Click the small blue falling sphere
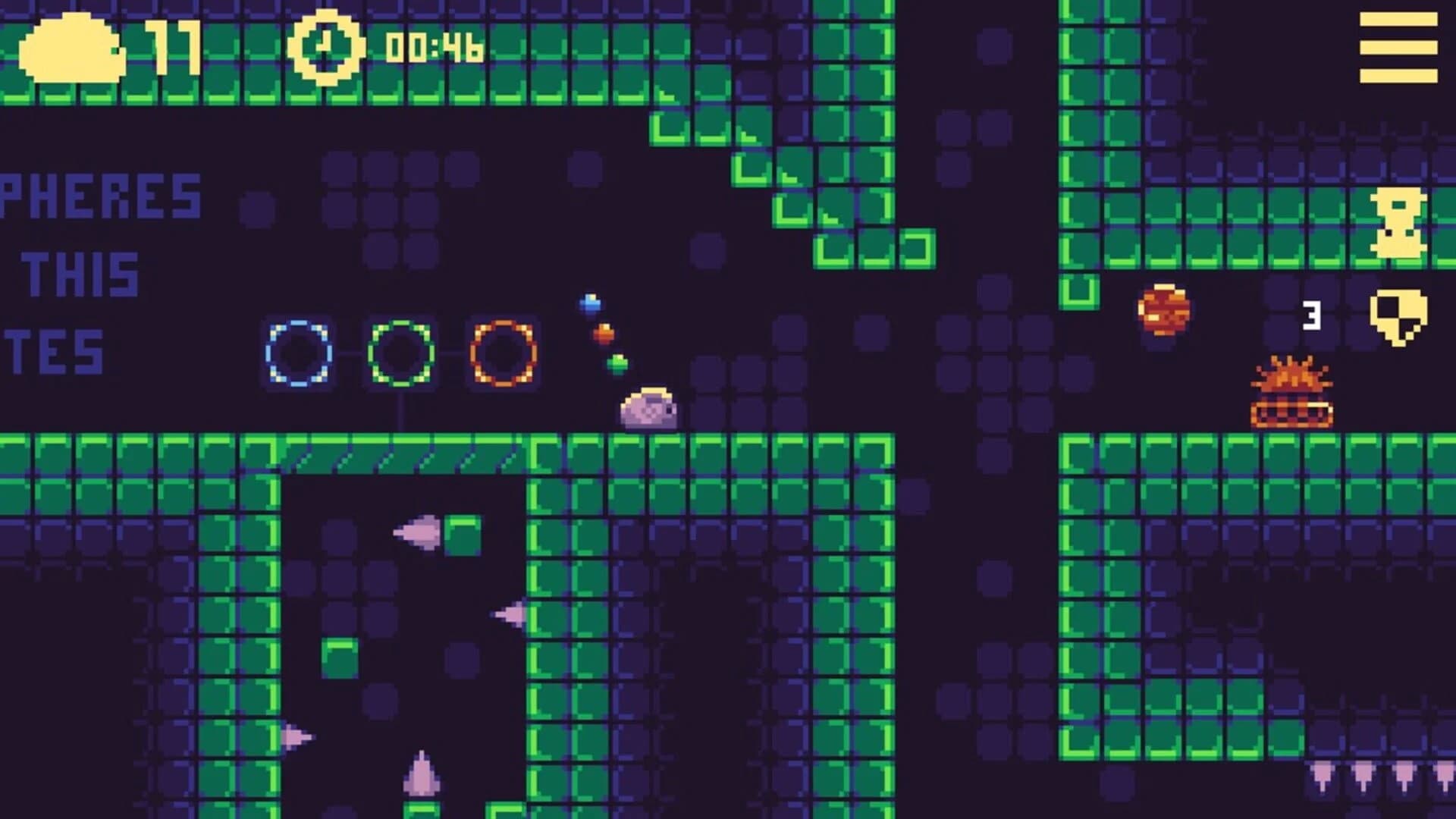1456x819 pixels. (589, 303)
